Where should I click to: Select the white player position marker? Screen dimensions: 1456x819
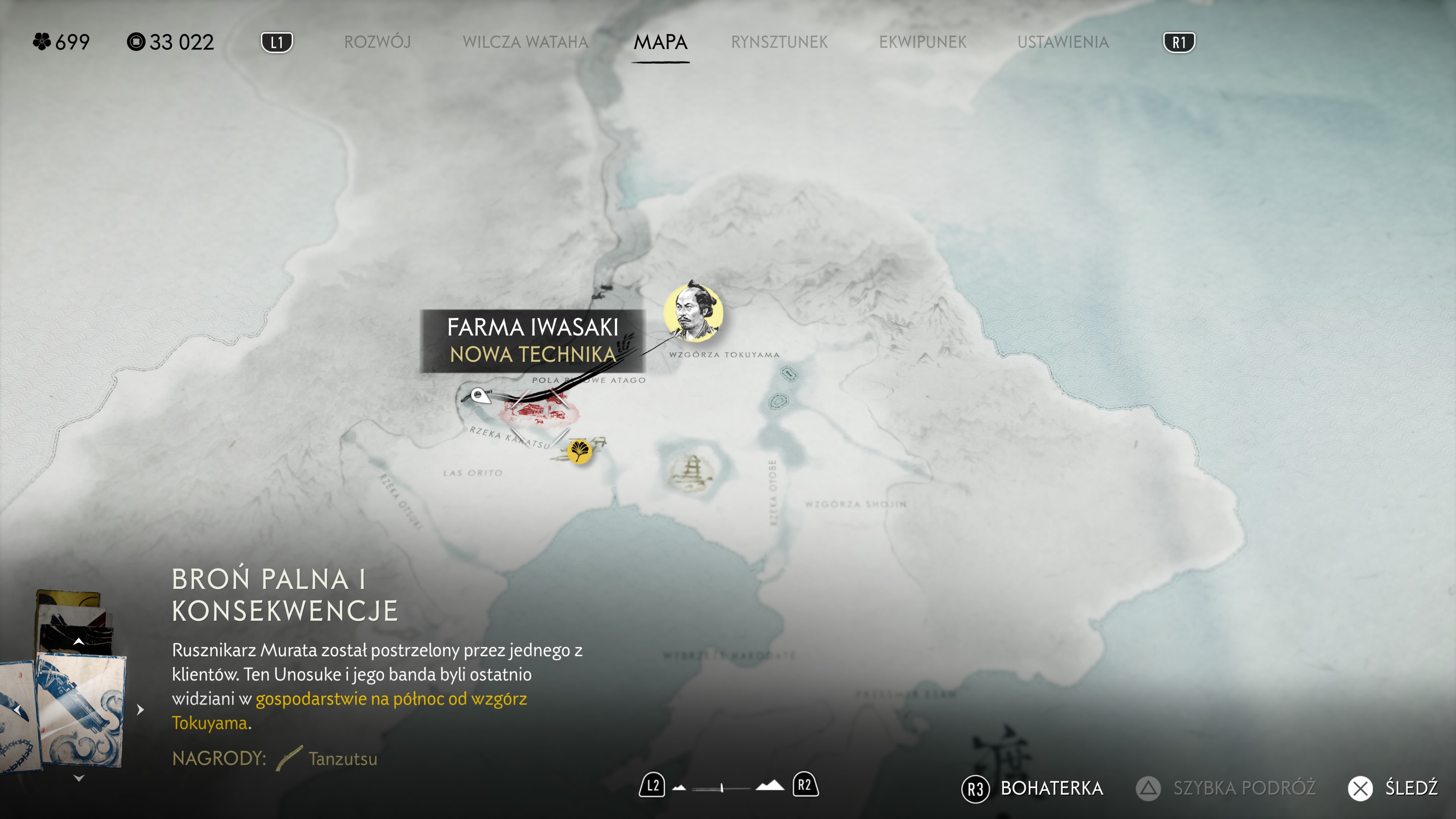pos(479,395)
